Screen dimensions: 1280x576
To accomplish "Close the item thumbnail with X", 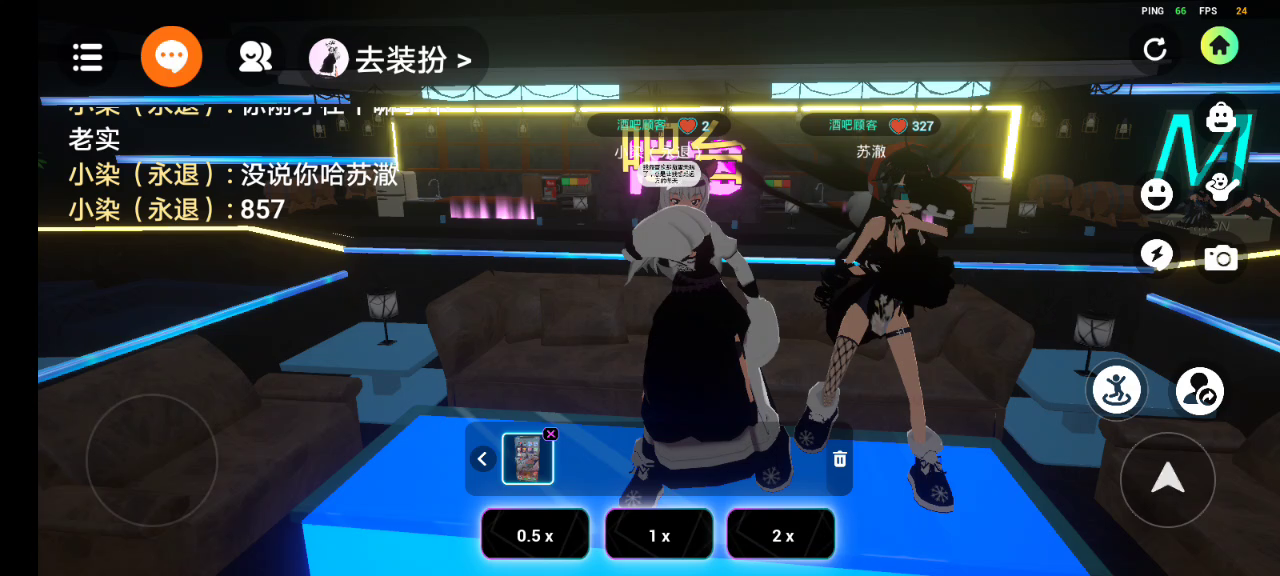I will point(550,434).
